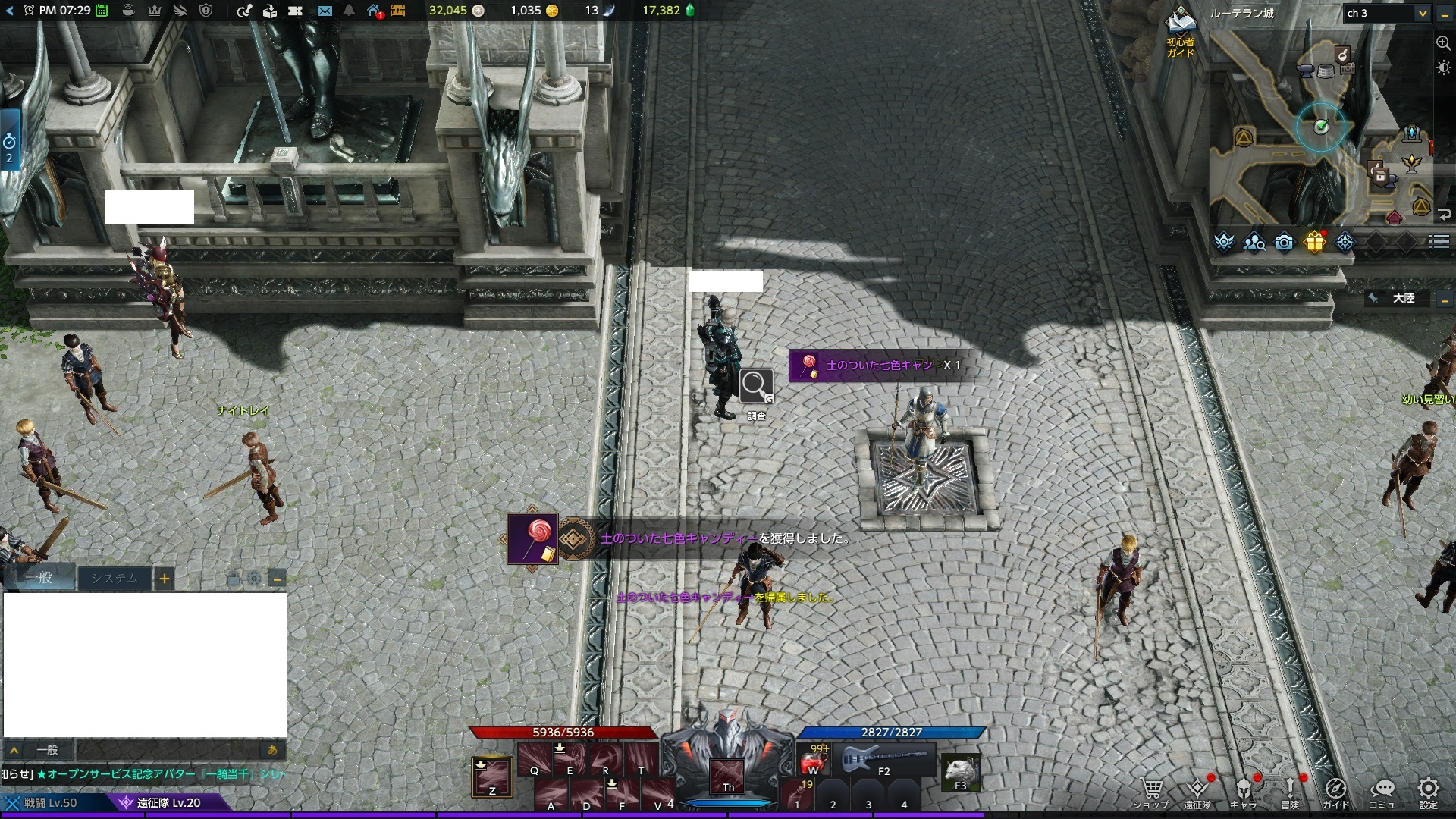Select the bass guitar instrument slot

pos(886,759)
